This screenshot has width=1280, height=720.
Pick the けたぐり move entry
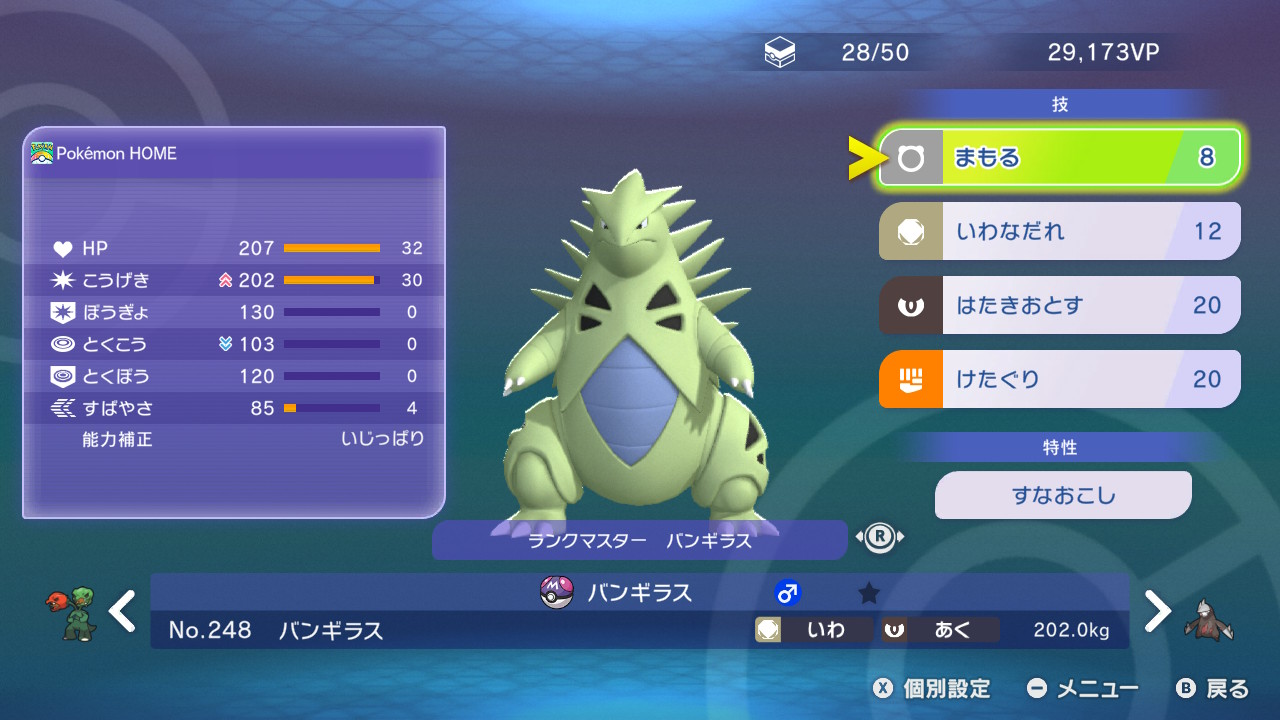(1059, 379)
